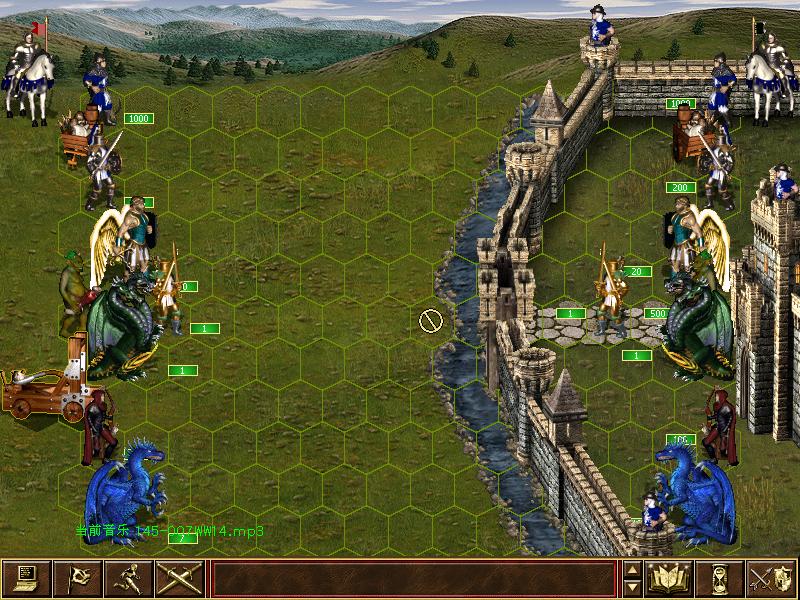Wait using the hourglass button

coord(720,578)
